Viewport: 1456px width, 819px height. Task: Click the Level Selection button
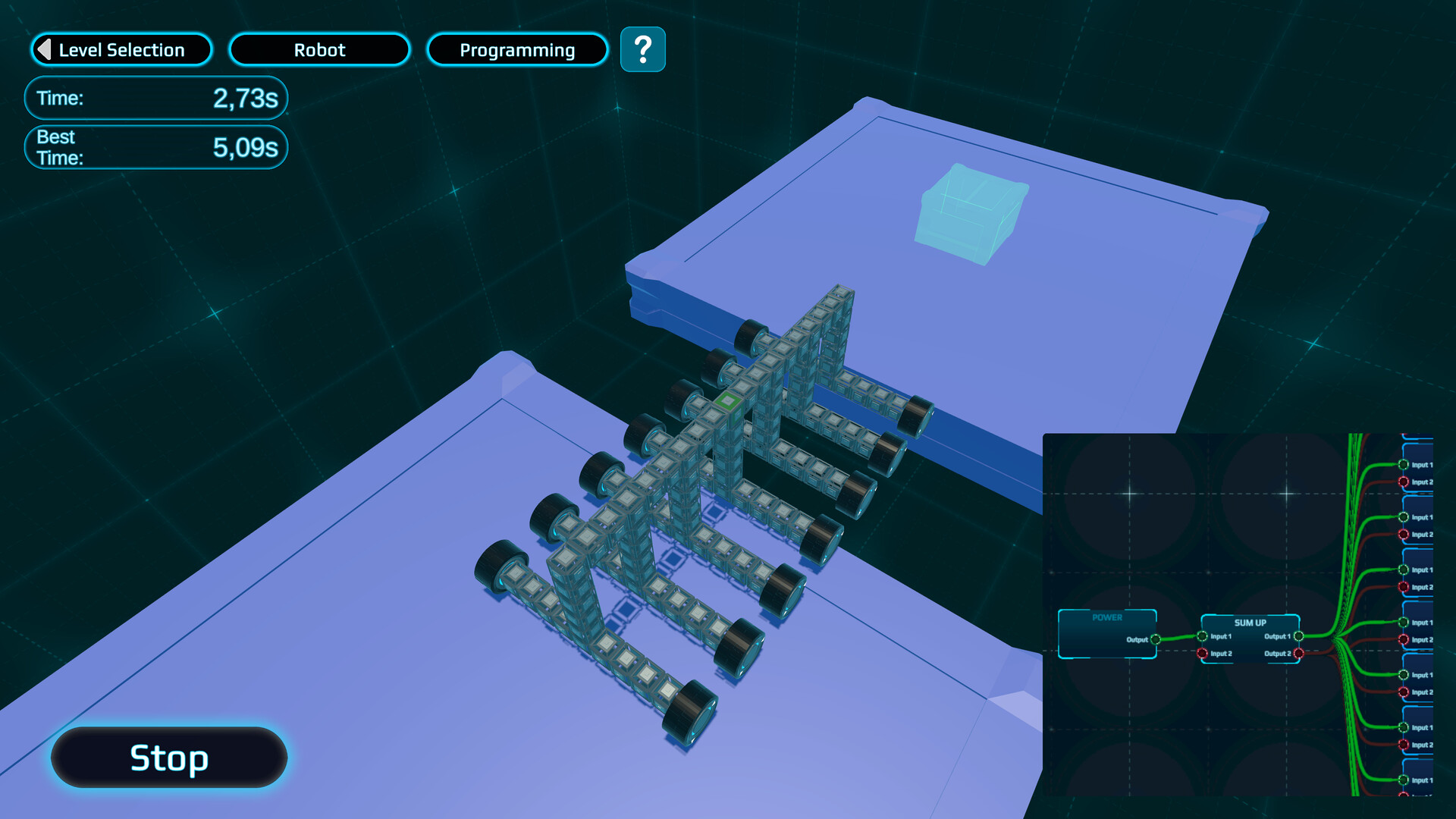[x=121, y=49]
